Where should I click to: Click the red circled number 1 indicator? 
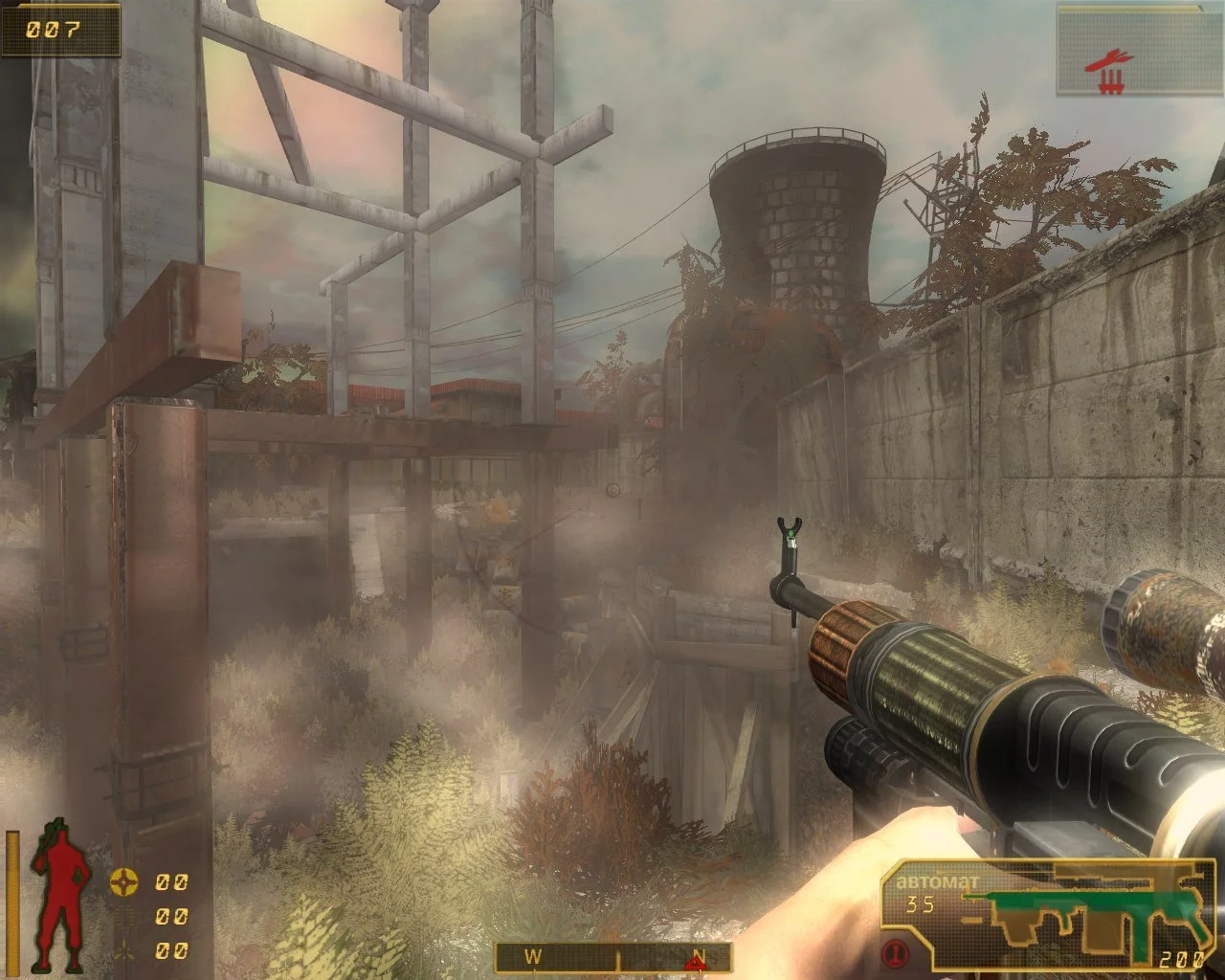click(x=896, y=952)
